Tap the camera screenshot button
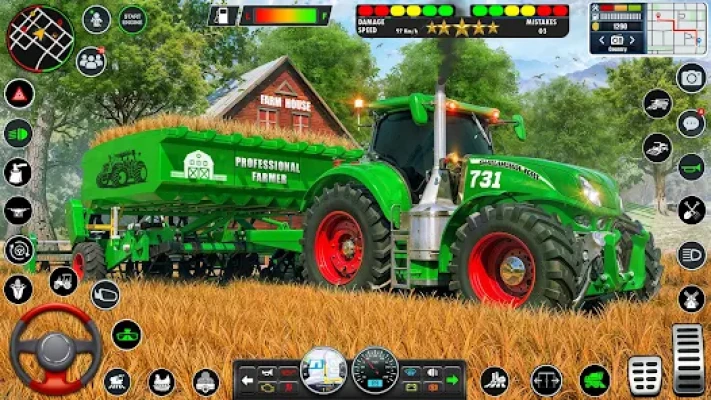711x400 pixels. 691,77
